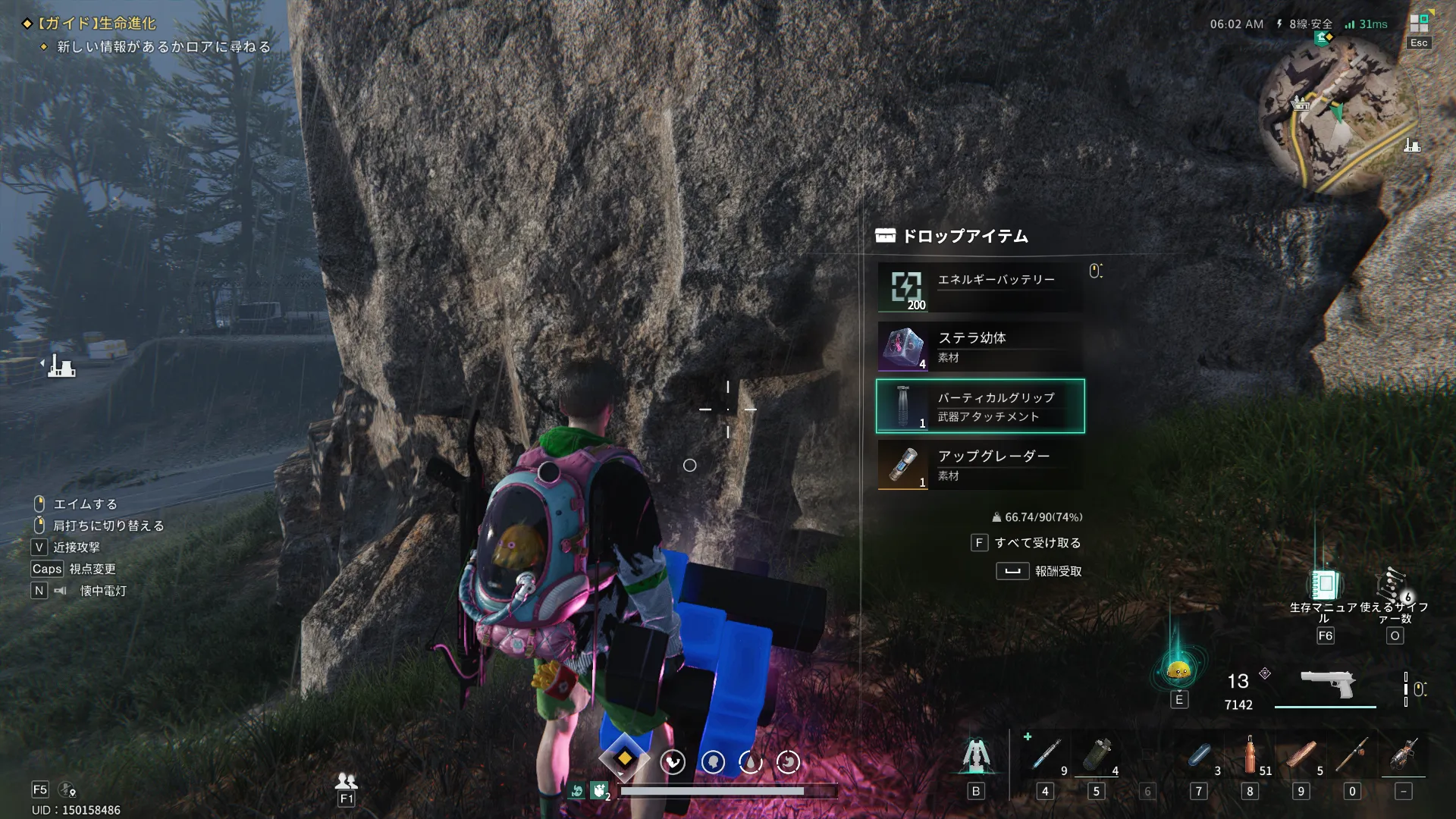
Task: Open the cipher points 使えるサイファー数 icon
Action: tap(1394, 585)
